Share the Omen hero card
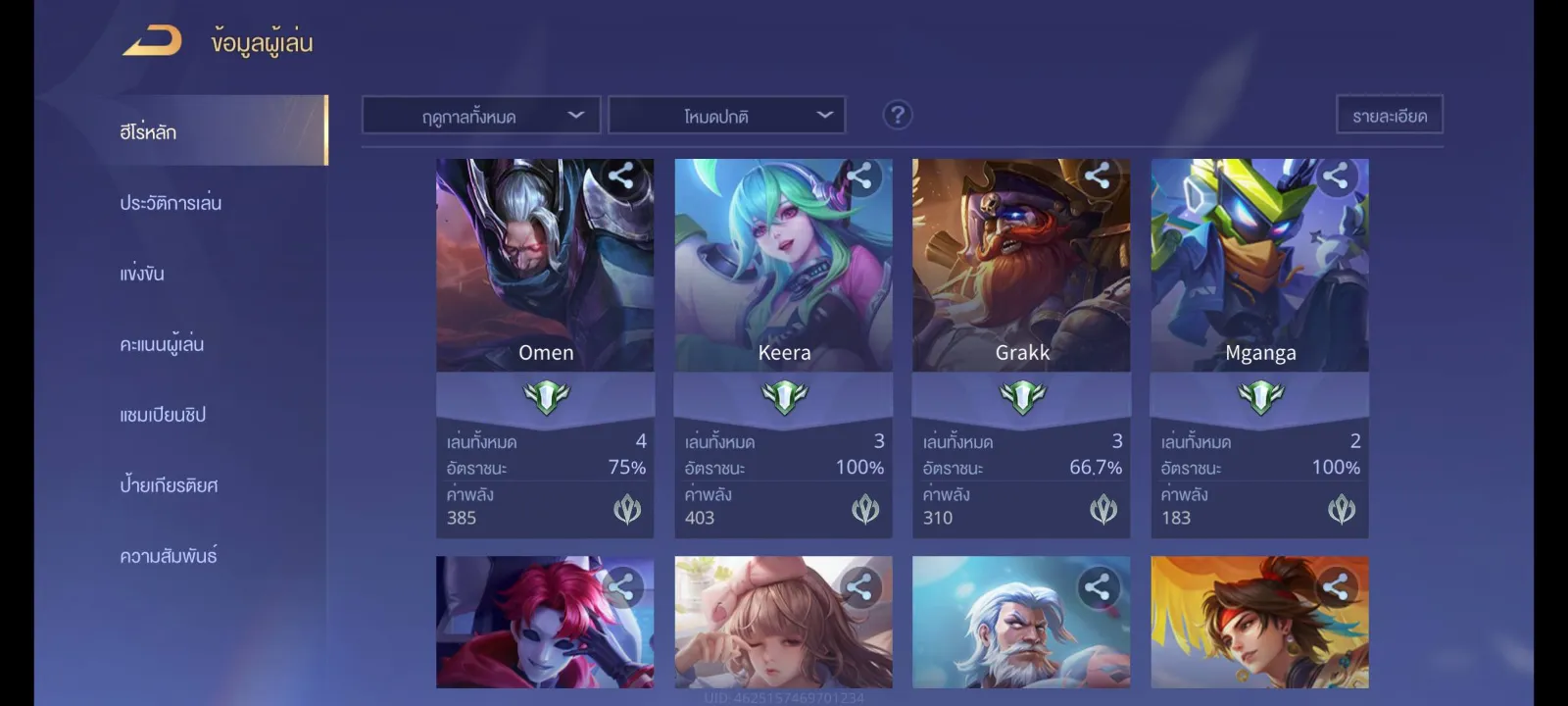 tap(621, 176)
